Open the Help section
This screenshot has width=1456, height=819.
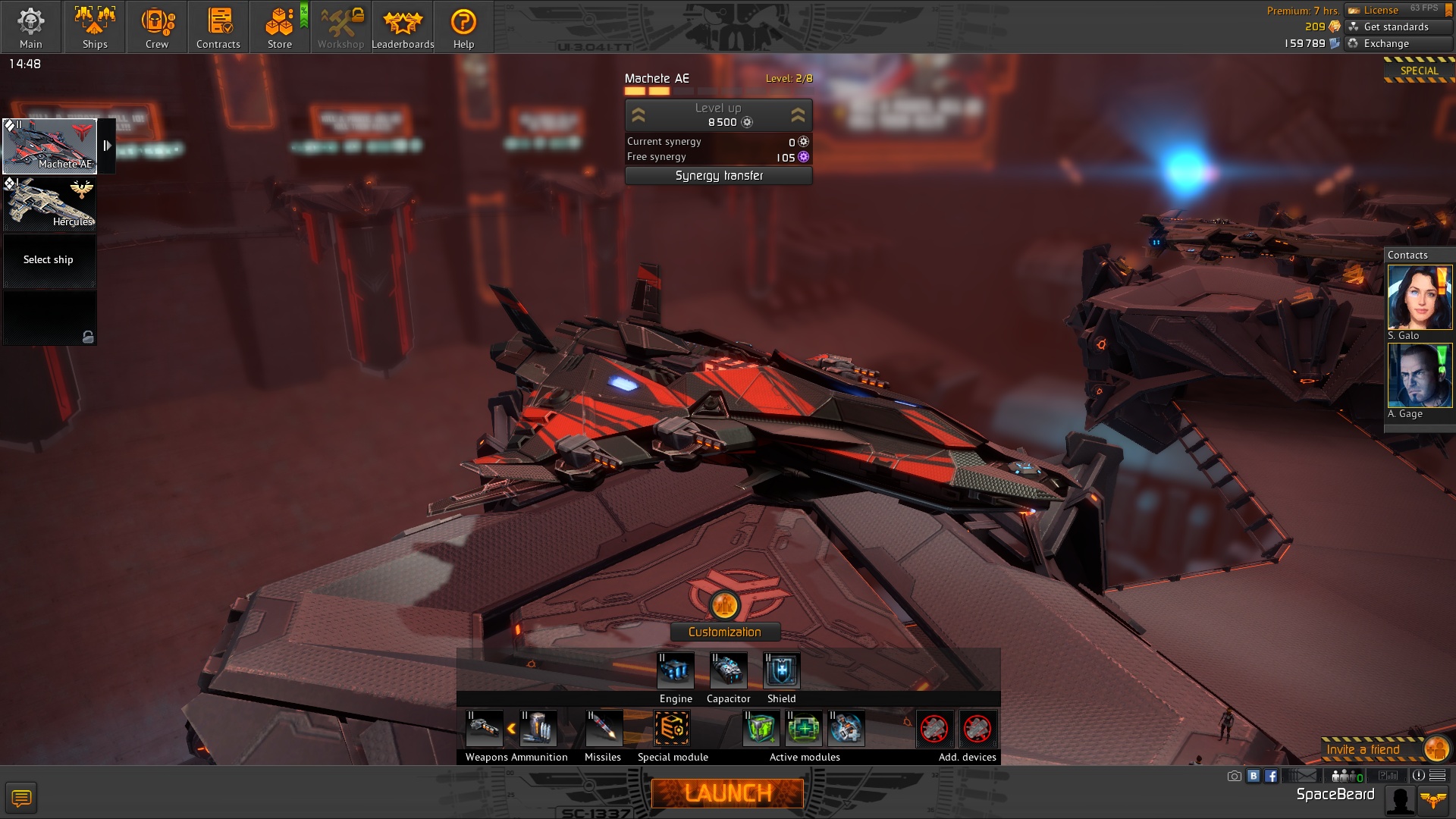463,27
